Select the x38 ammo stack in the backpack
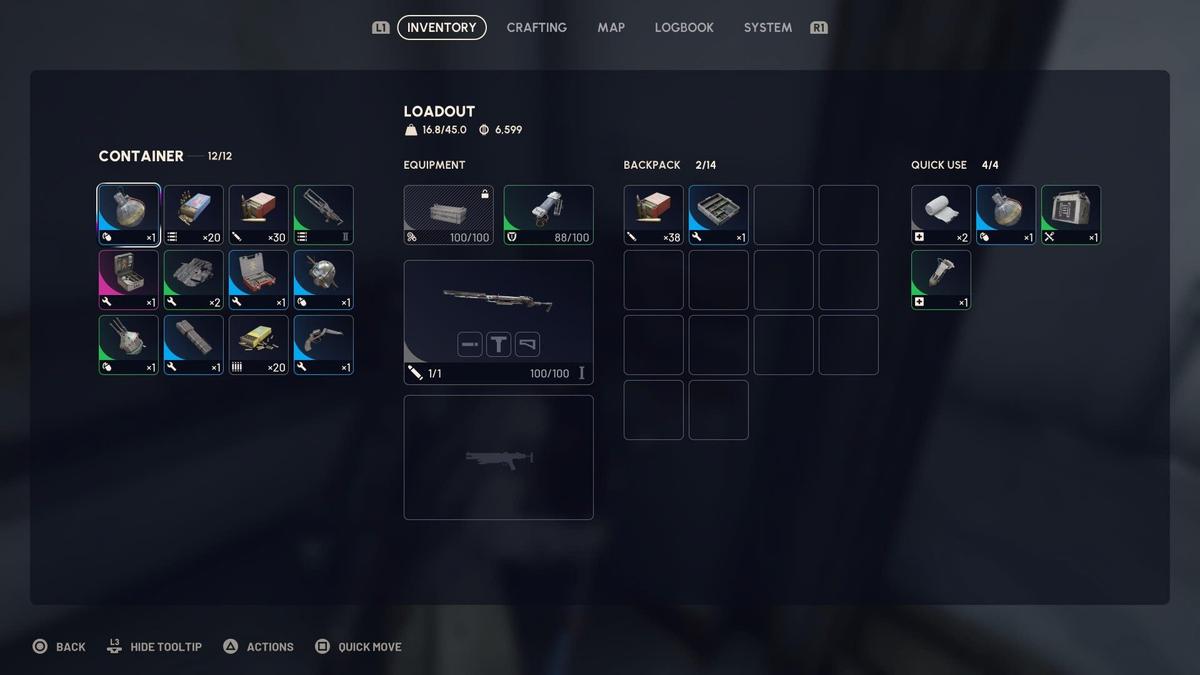The image size is (1200, 675). 654,215
